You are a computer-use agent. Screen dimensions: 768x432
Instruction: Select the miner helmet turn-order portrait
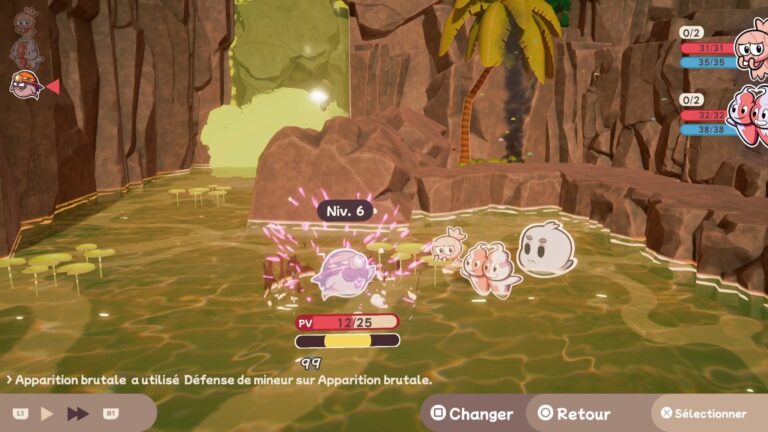25,85
